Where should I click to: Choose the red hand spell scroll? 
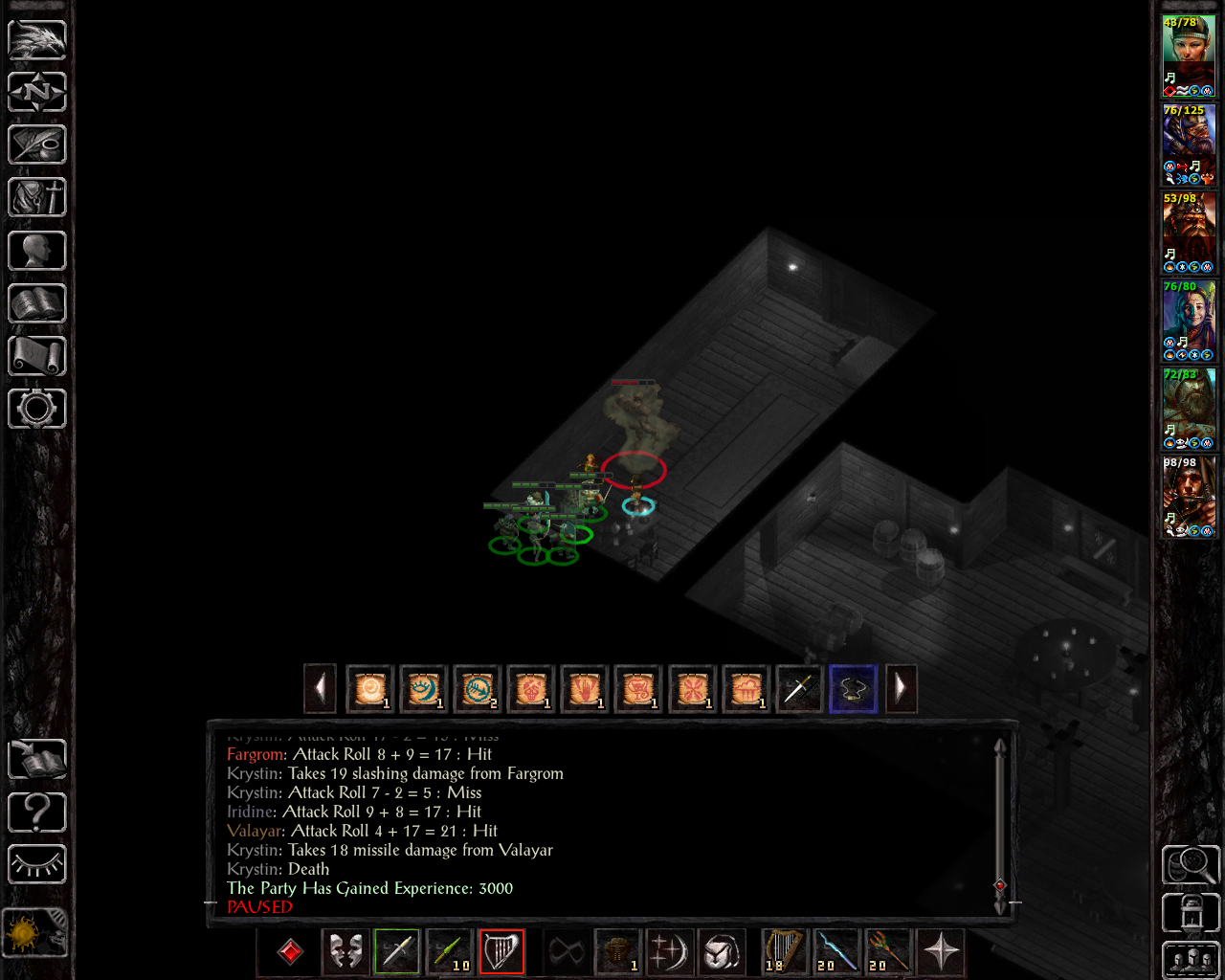pyautogui.click(x=585, y=688)
